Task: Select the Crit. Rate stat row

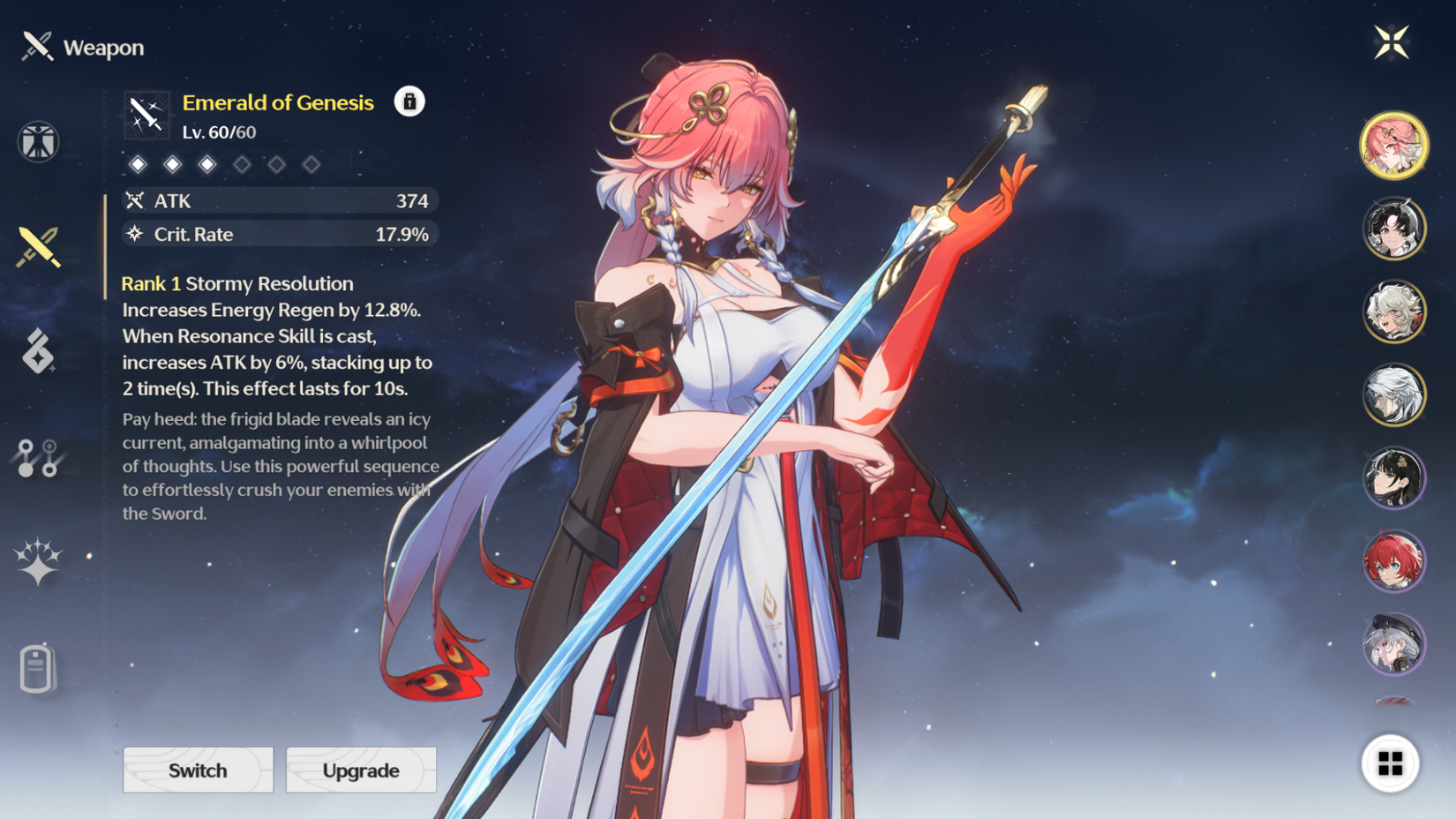Action: [x=280, y=234]
